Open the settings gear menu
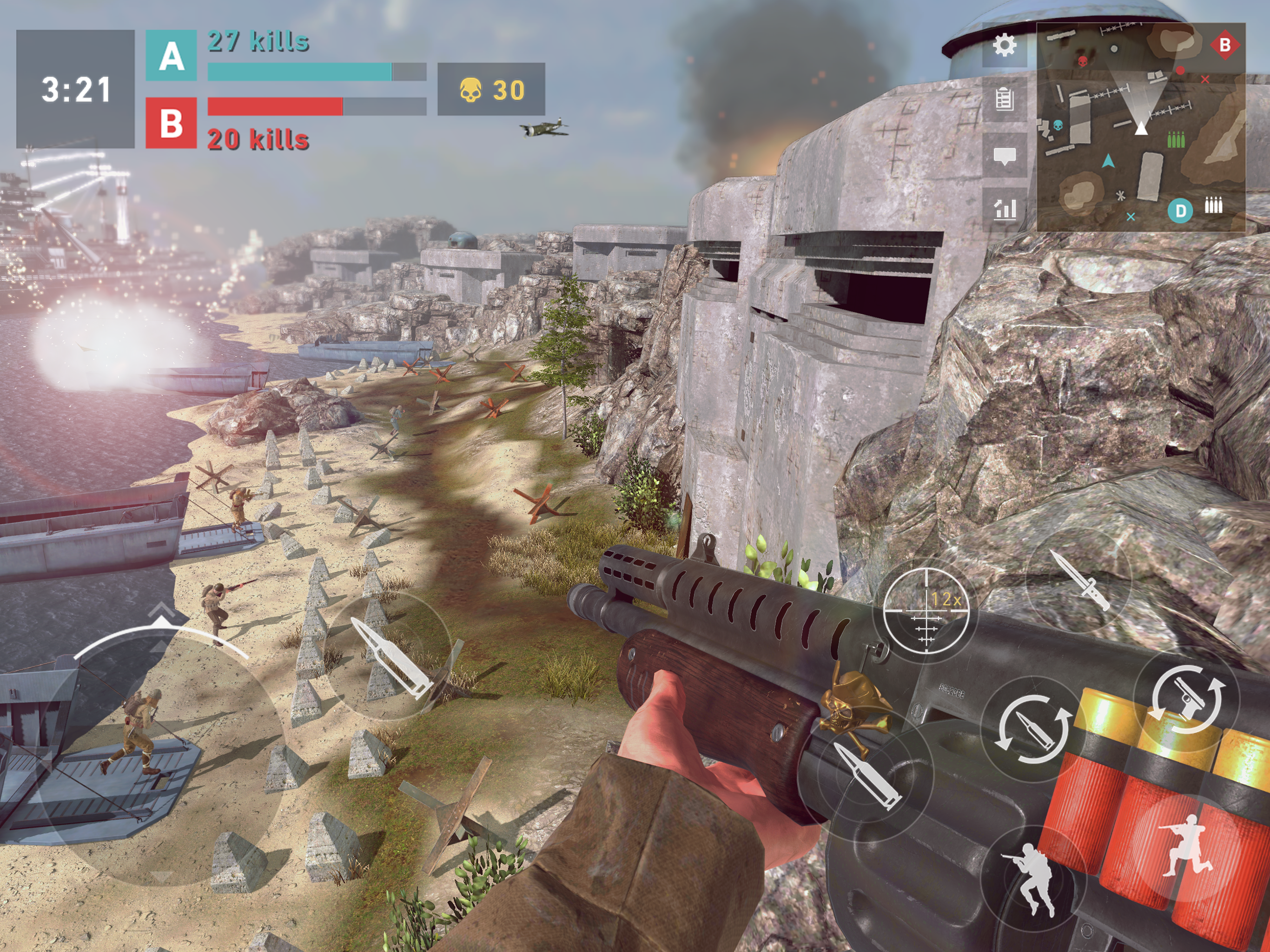Image resolution: width=1270 pixels, height=952 pixels. (1004, 46)
